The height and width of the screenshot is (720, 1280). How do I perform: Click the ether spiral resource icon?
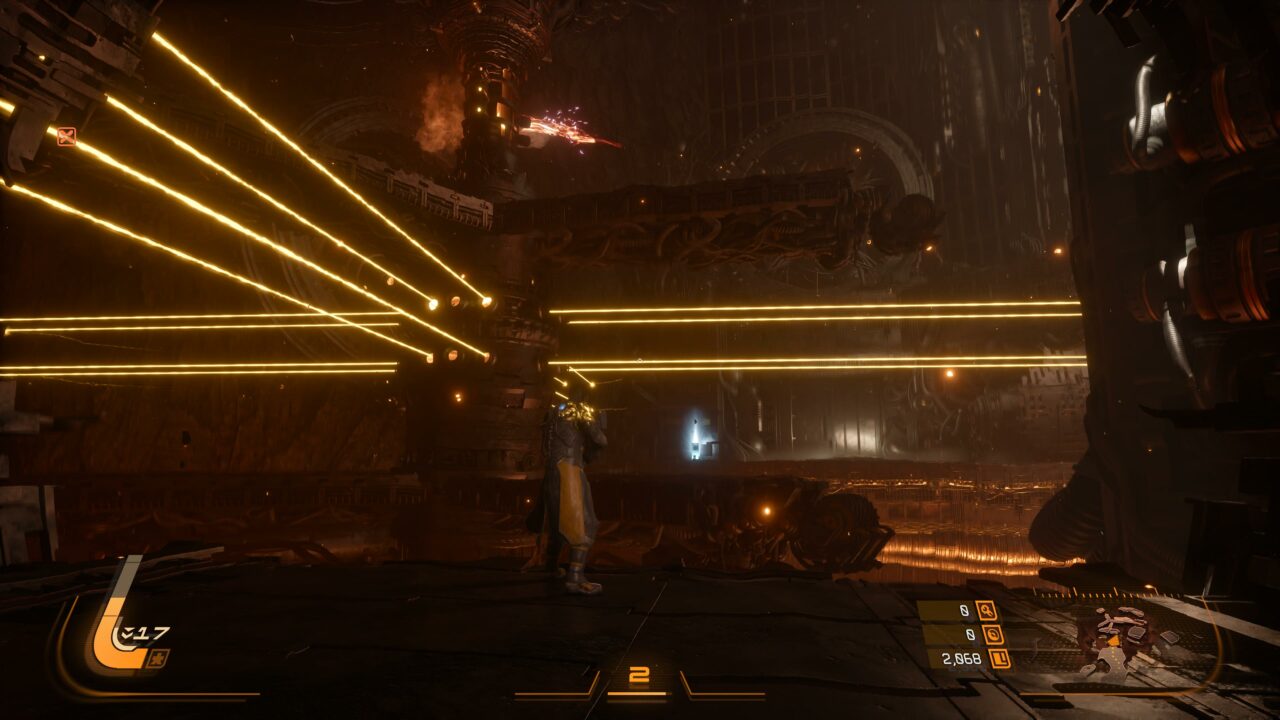993,634
